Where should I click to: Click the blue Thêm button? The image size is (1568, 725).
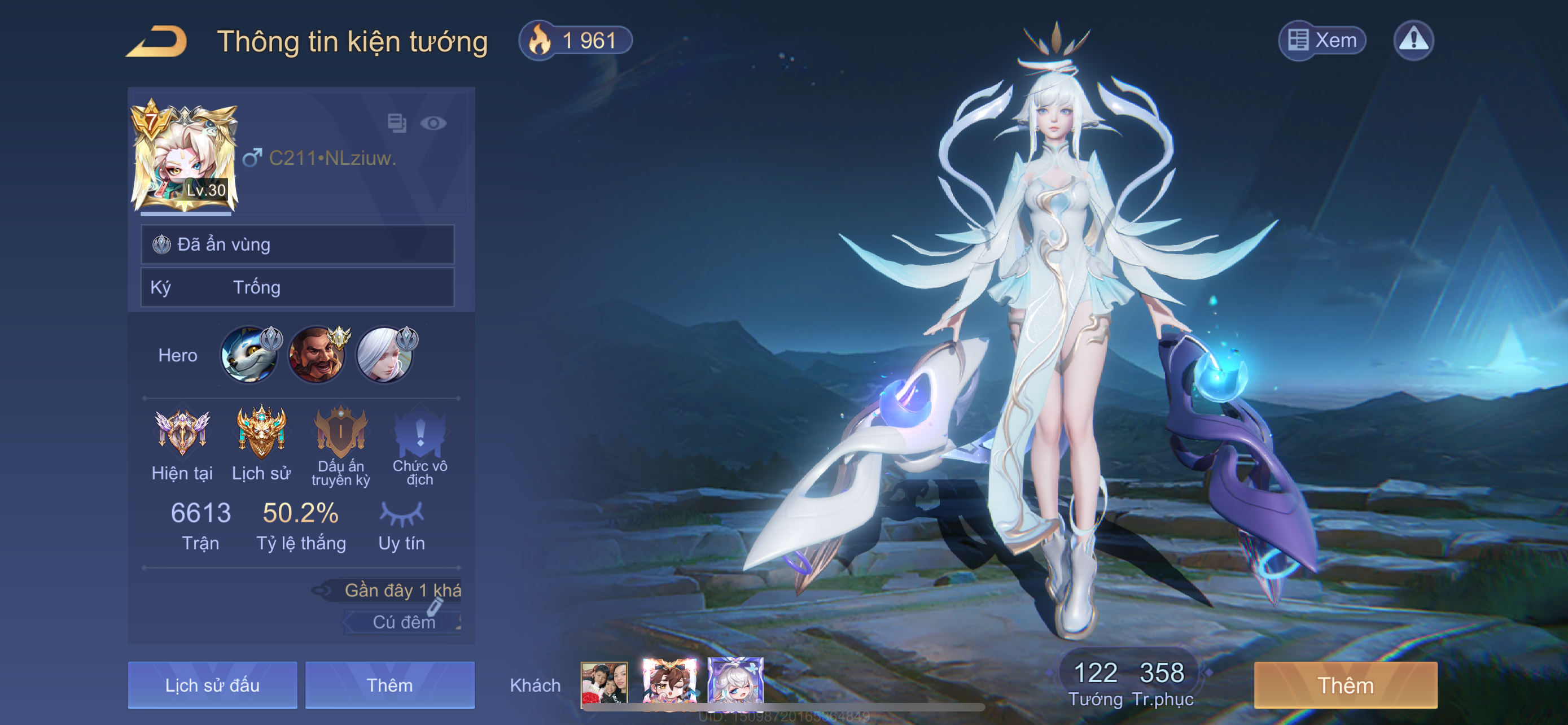389,685
